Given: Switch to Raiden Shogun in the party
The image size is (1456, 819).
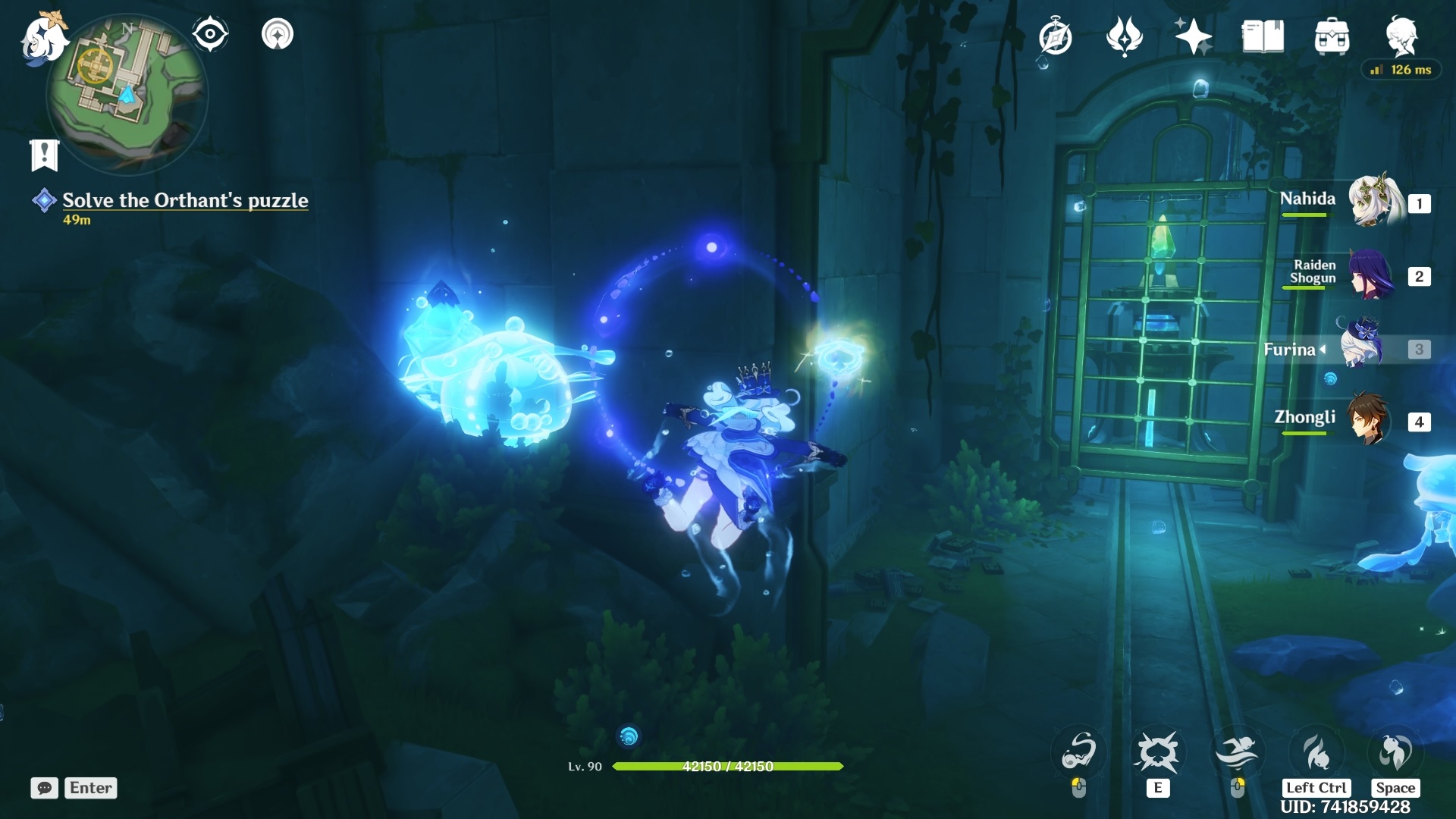Looking at the screenshot, I should click(x=1370, y=275).
